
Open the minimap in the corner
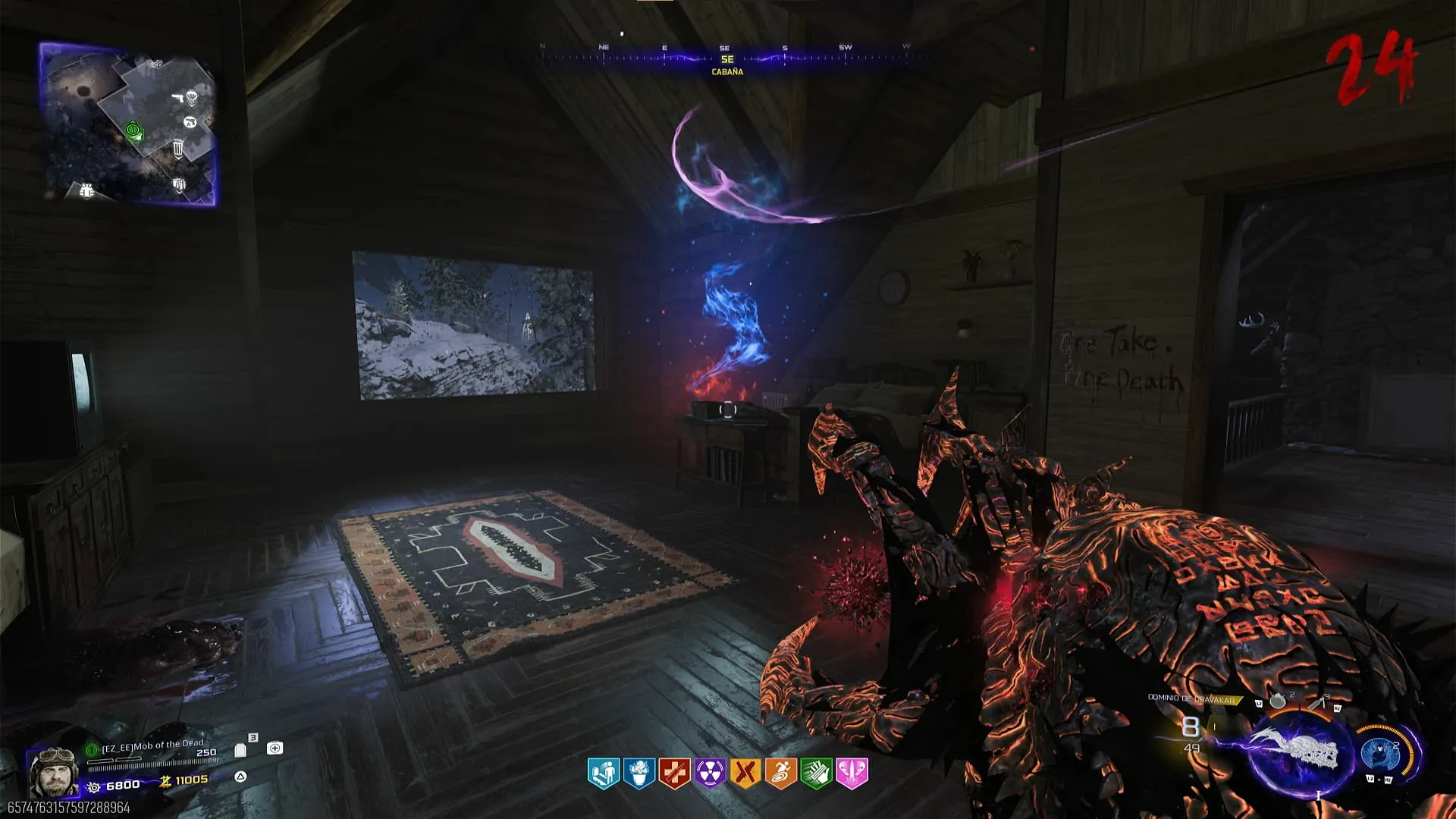(x=128, y=124)
